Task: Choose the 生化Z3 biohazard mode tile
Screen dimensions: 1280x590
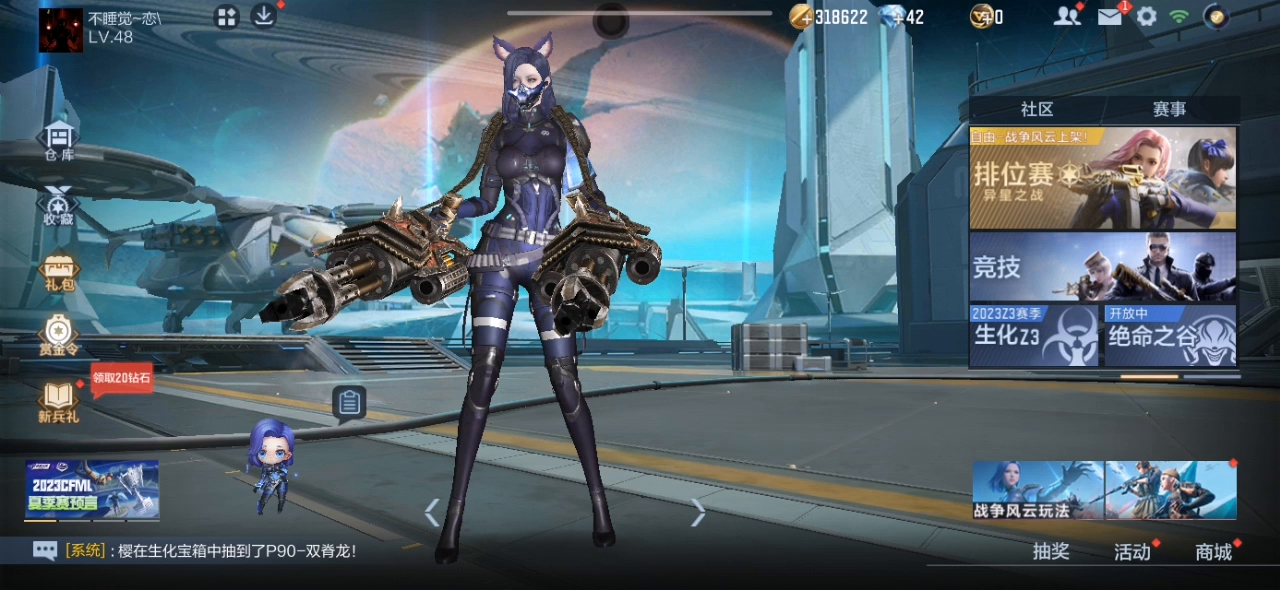Action: point(1034,335)
